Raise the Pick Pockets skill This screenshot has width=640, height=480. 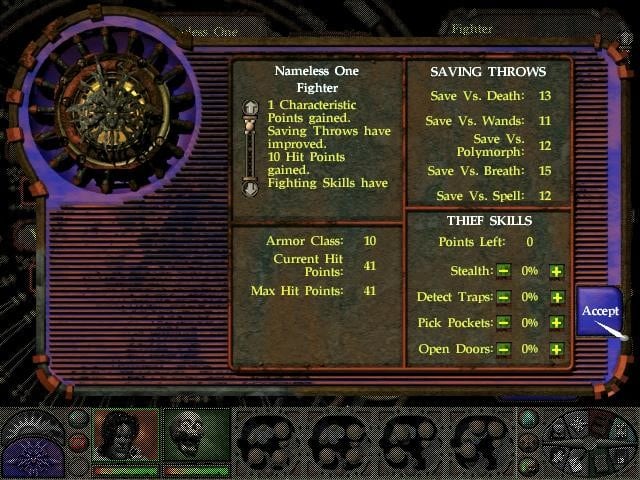(x=556, y=323)
